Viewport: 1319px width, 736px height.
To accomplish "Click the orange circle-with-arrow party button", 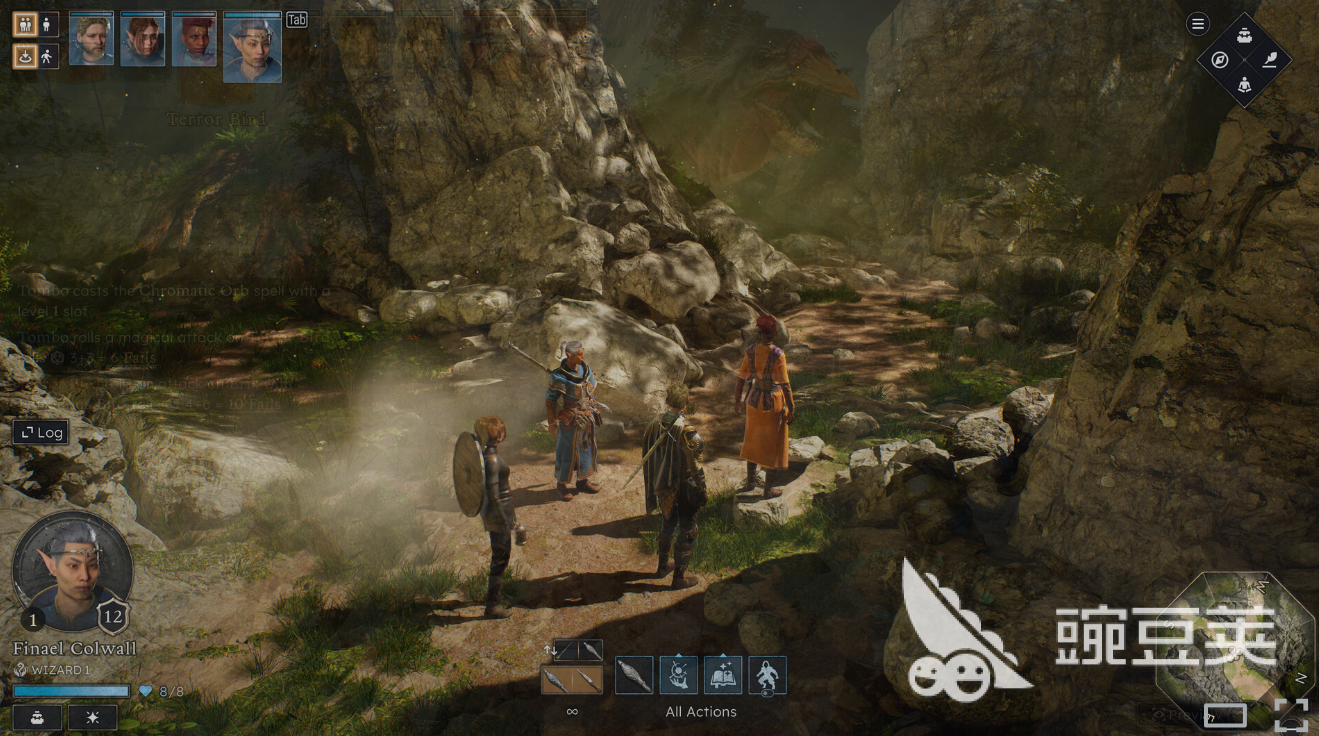I will click(25, 57).
